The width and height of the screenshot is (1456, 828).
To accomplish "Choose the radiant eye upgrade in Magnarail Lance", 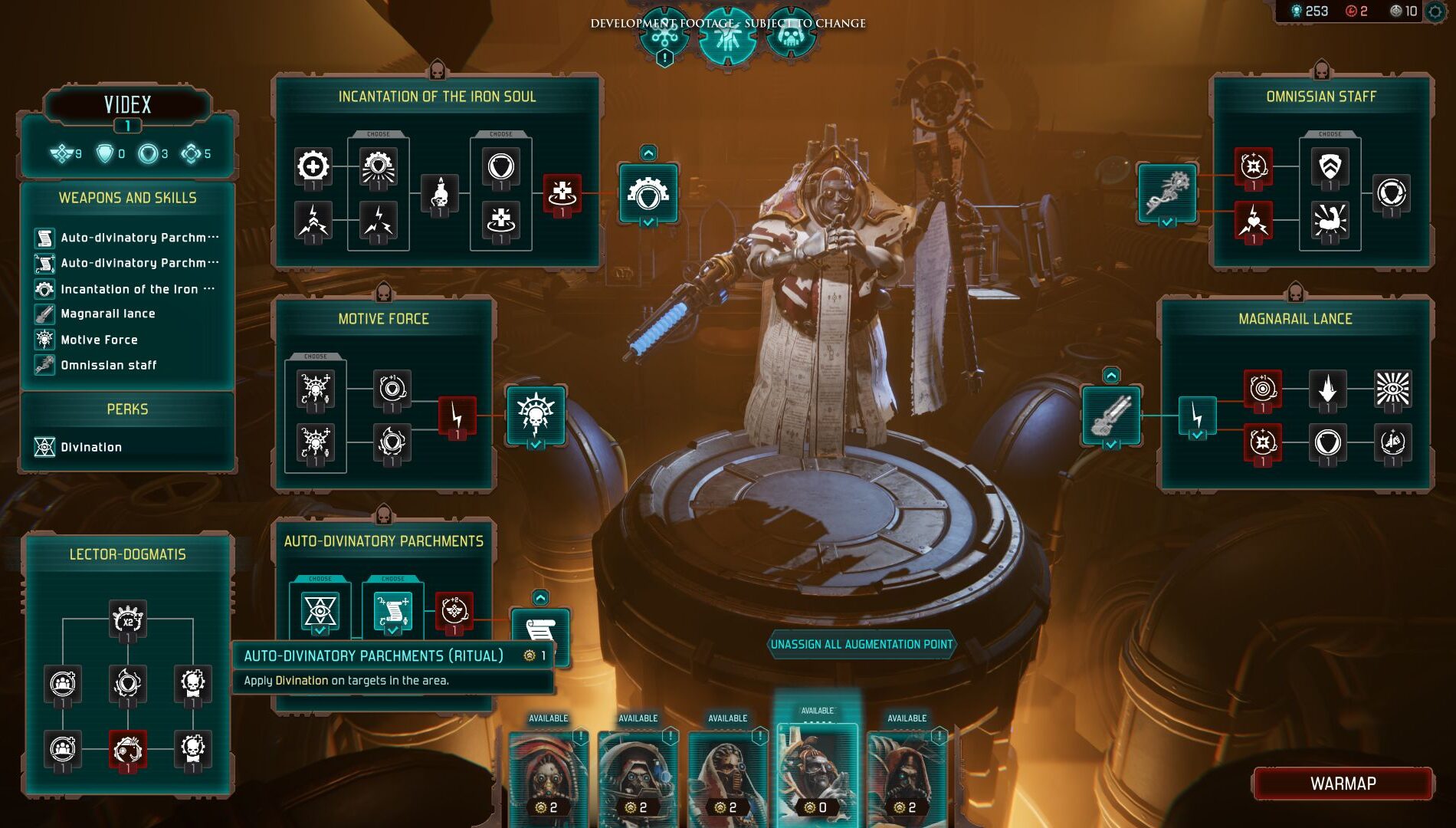I will click(1392, 389).
